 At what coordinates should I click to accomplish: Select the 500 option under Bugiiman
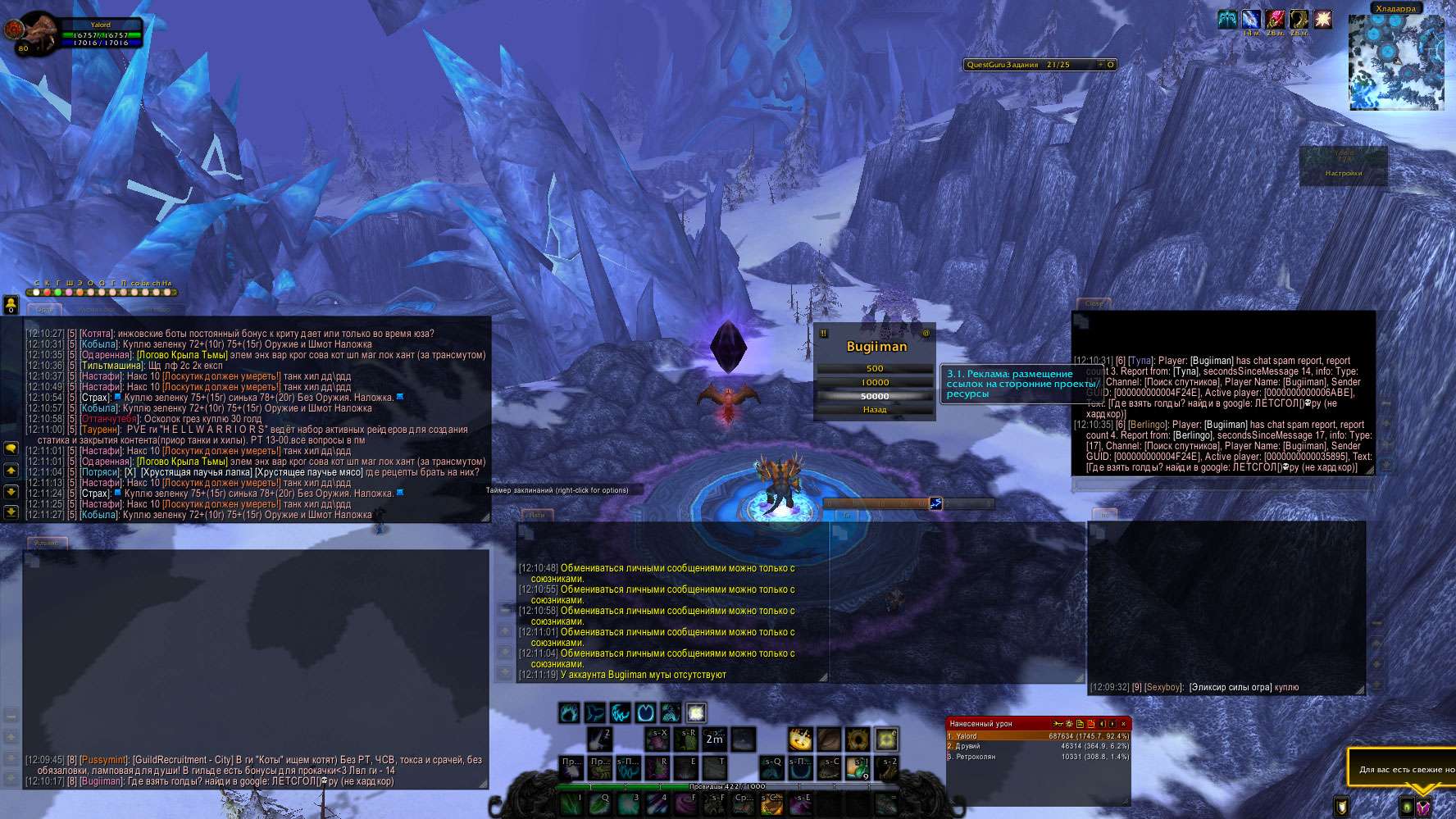click(x=874, y=369)
